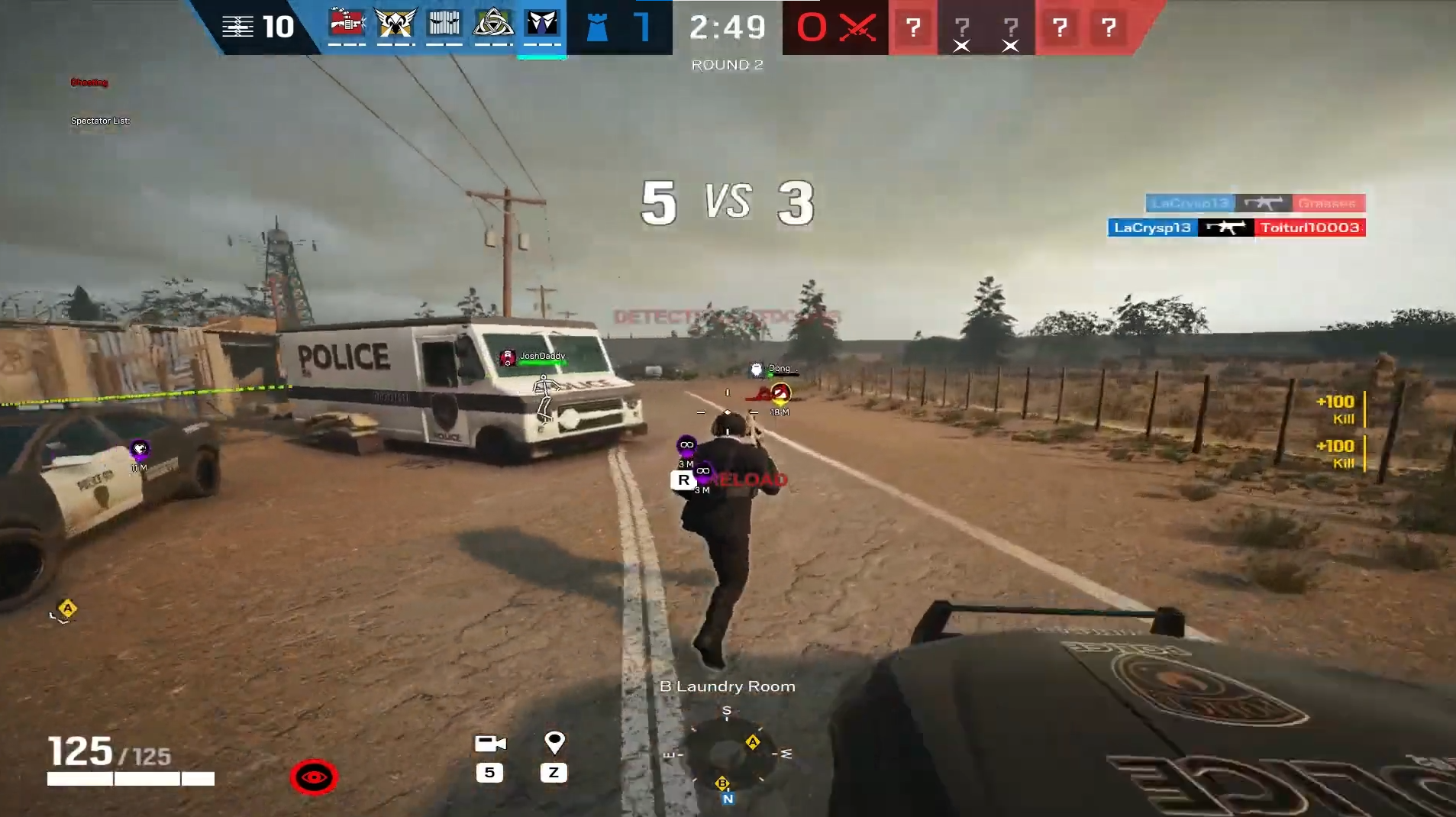
Task: Select the yellow A objective marker on compass
Action: [753, 742]
